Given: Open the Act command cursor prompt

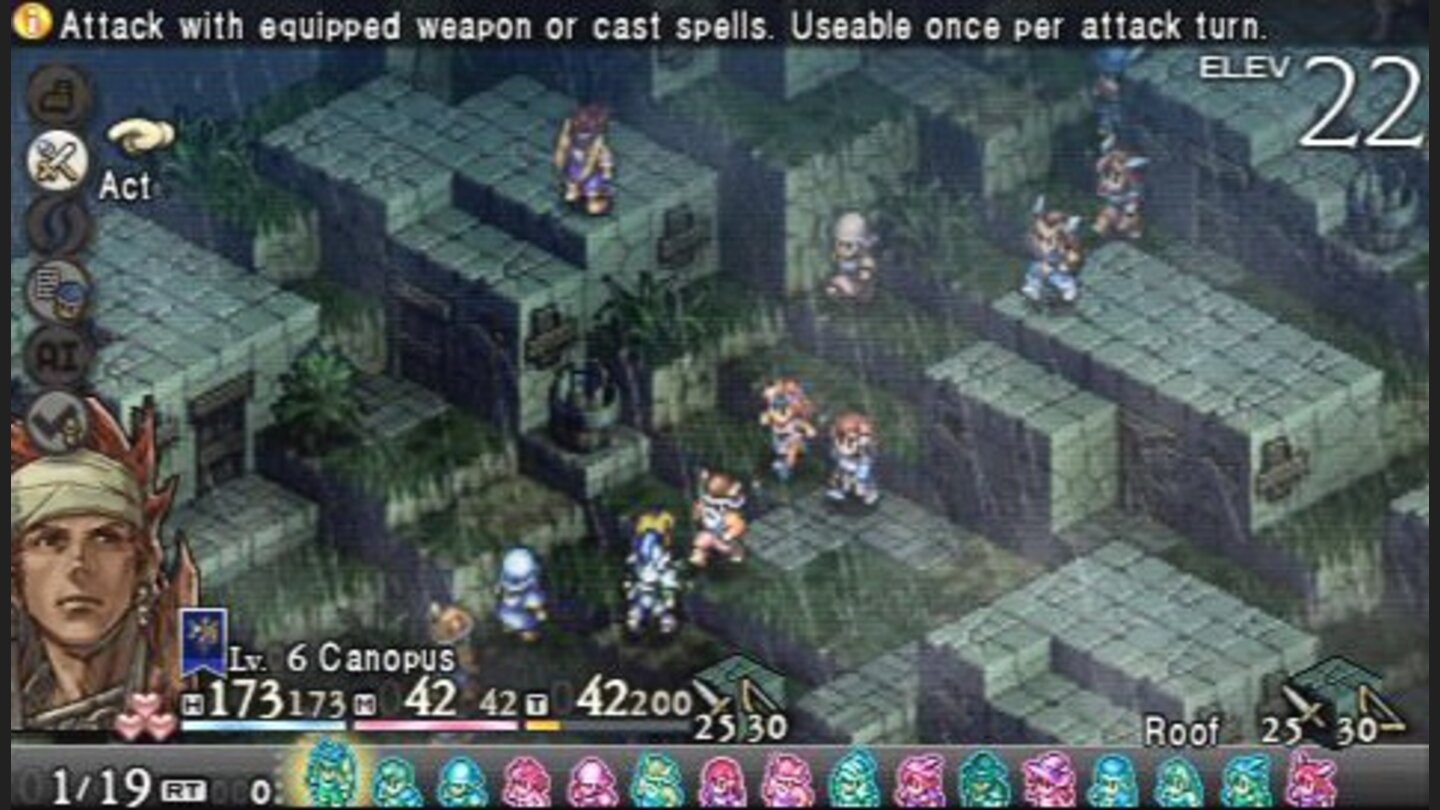Looking at the screenshot, I should coord(140,135).
